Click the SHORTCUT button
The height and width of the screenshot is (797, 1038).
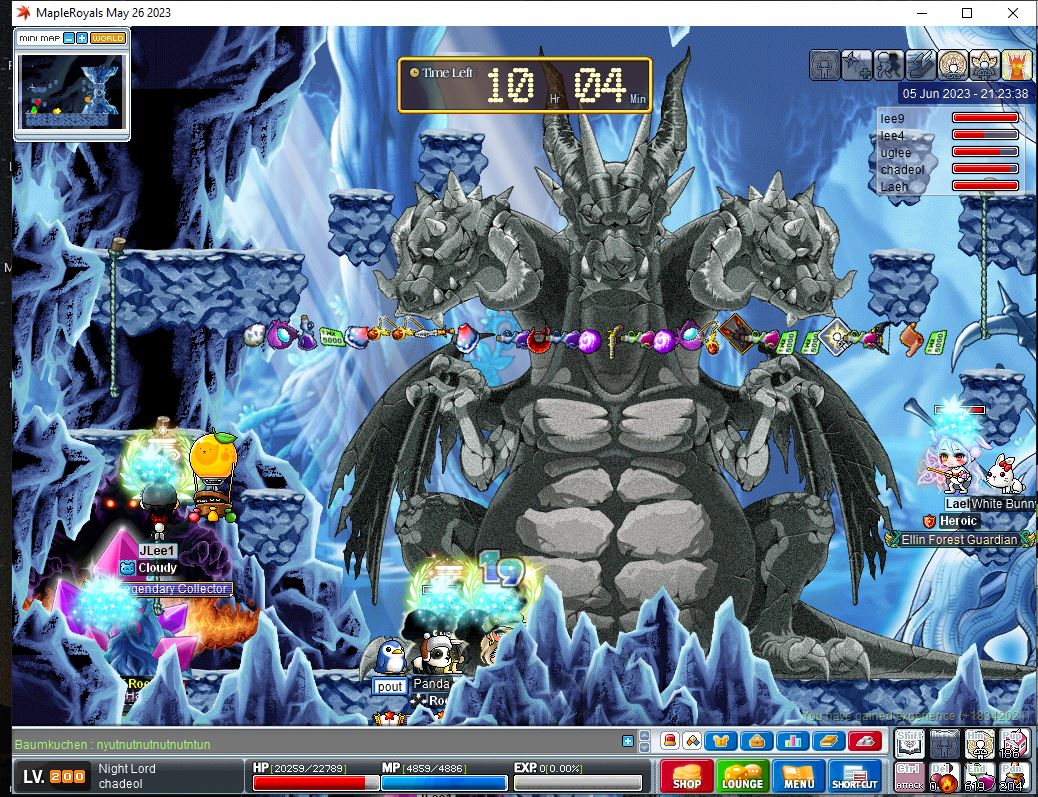click(x=855, y=777)
